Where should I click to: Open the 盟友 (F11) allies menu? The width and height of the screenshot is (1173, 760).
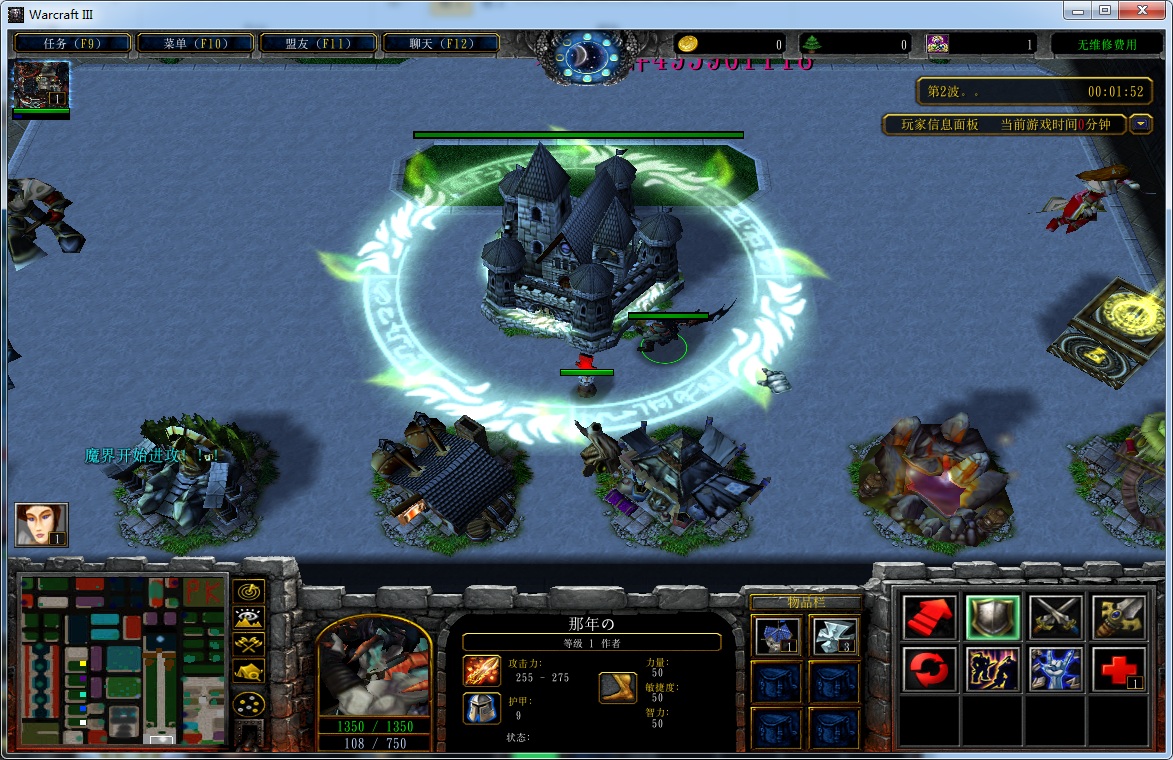317,43
